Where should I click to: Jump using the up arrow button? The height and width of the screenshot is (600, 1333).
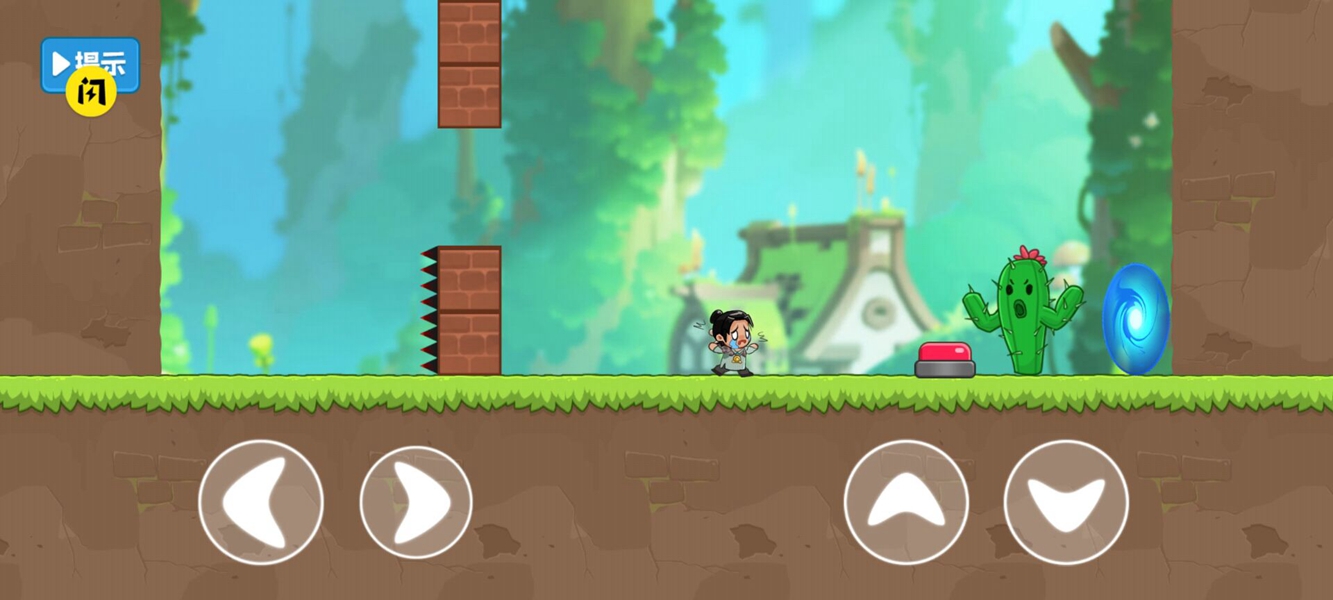[906, 502]
